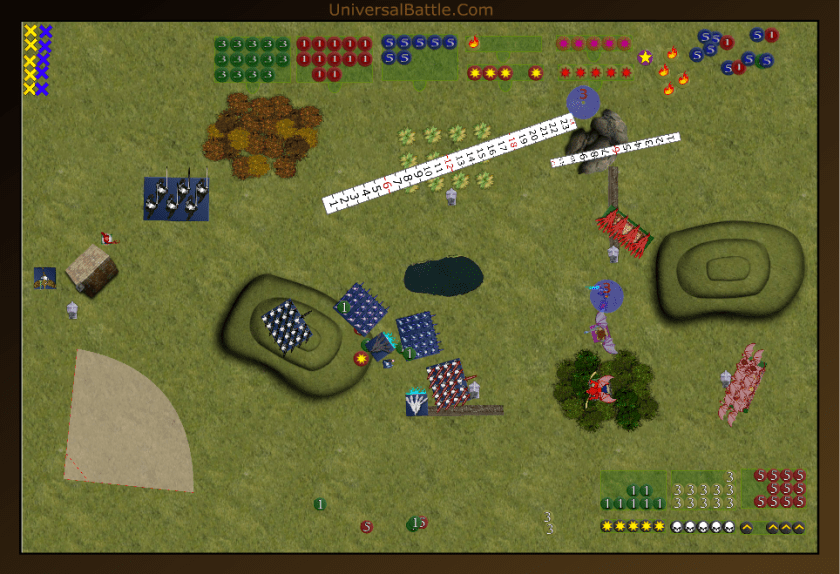Grab the purple star token
The width and height of the screenshot is (840, 574).
pos(646,57)
